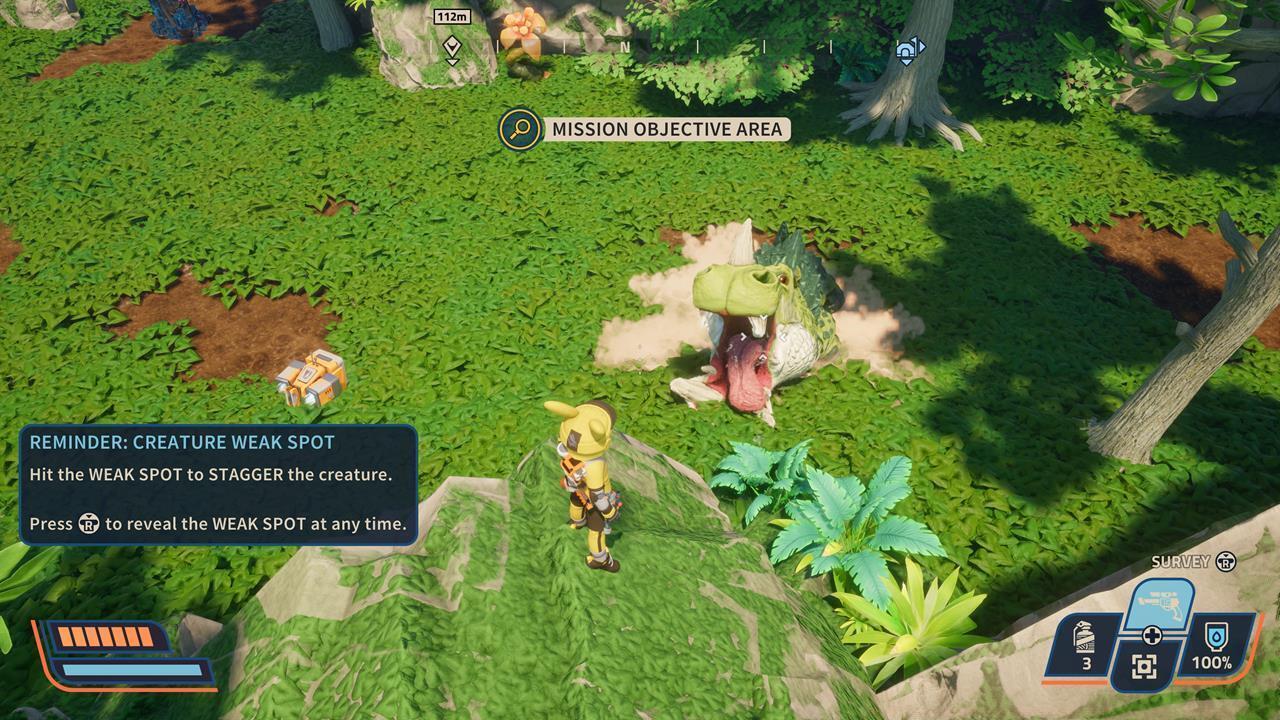Select the grenade item slot
The image size is (1280, 720).
click(x=1084, y=645)
